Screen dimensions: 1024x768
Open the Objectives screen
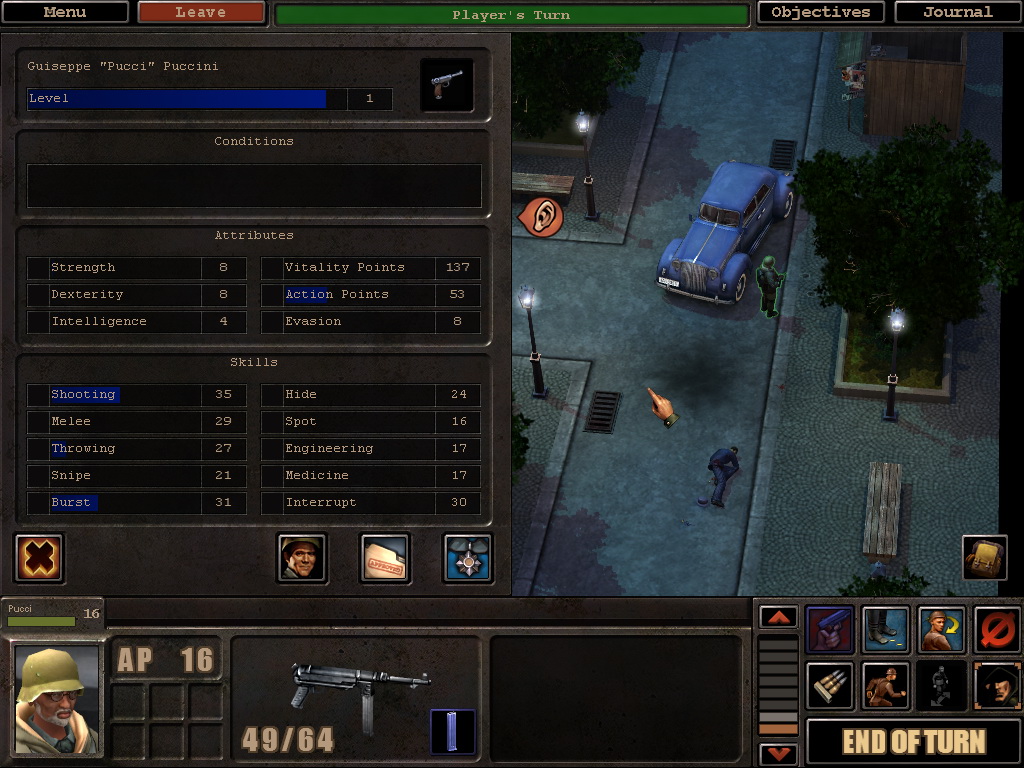[x=821, y=13]
